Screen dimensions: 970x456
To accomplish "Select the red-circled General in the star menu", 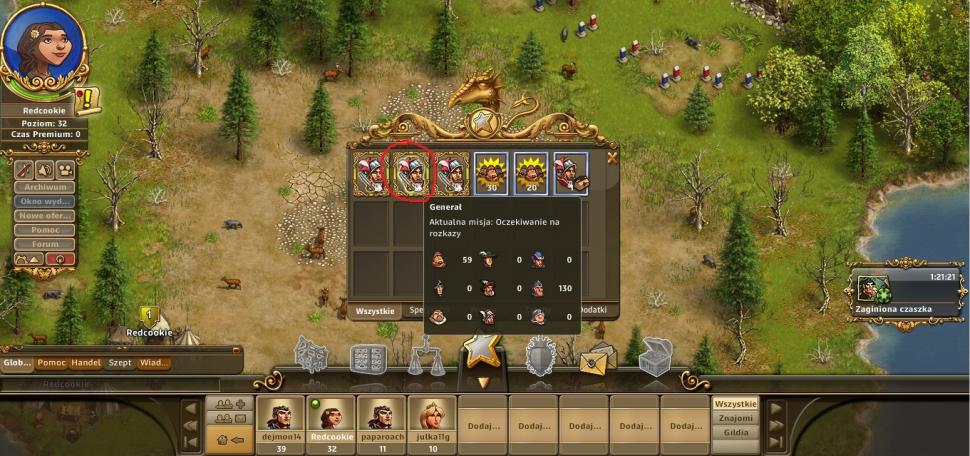I will [x=409, y=173].
